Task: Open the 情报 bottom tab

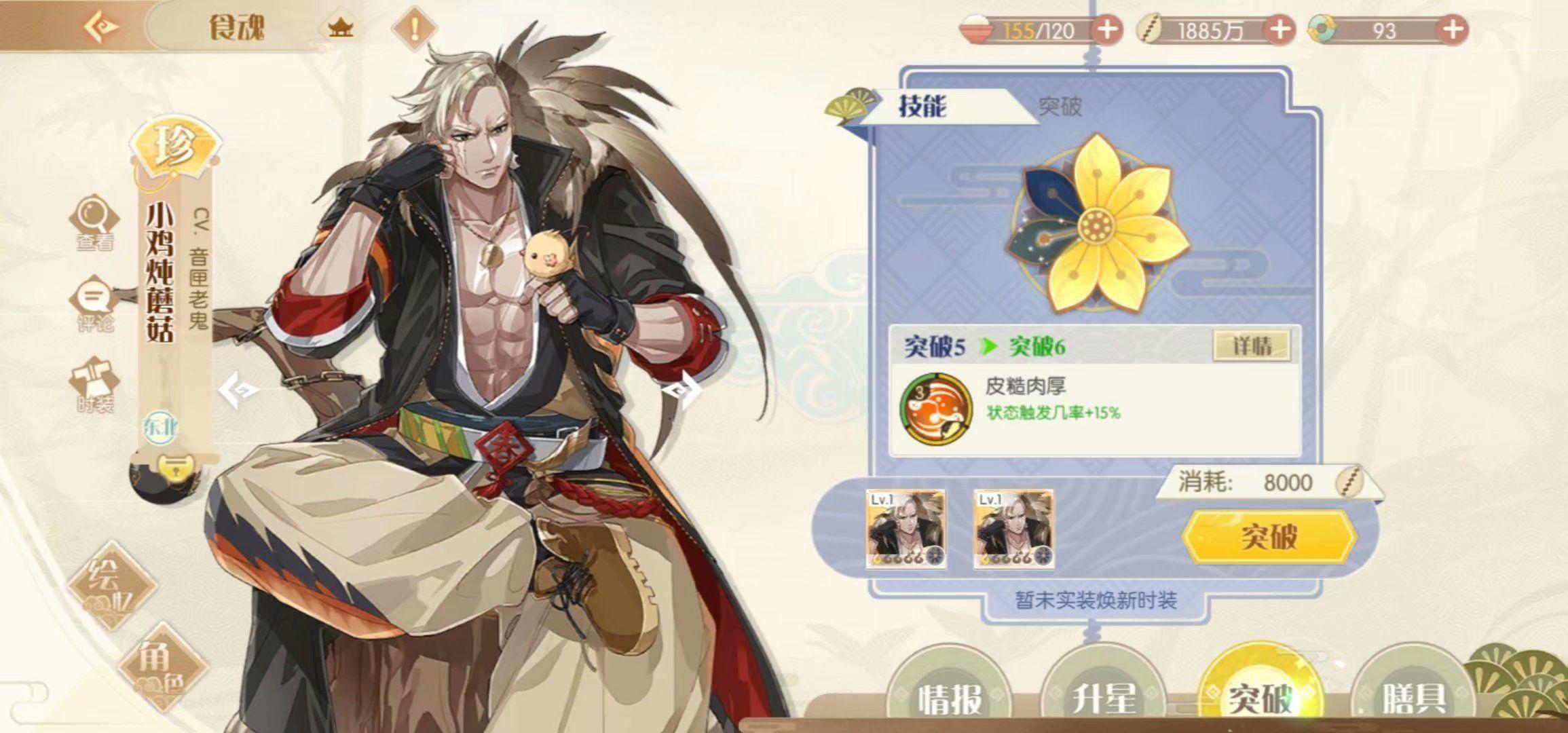Action: (x=949, y=698)
